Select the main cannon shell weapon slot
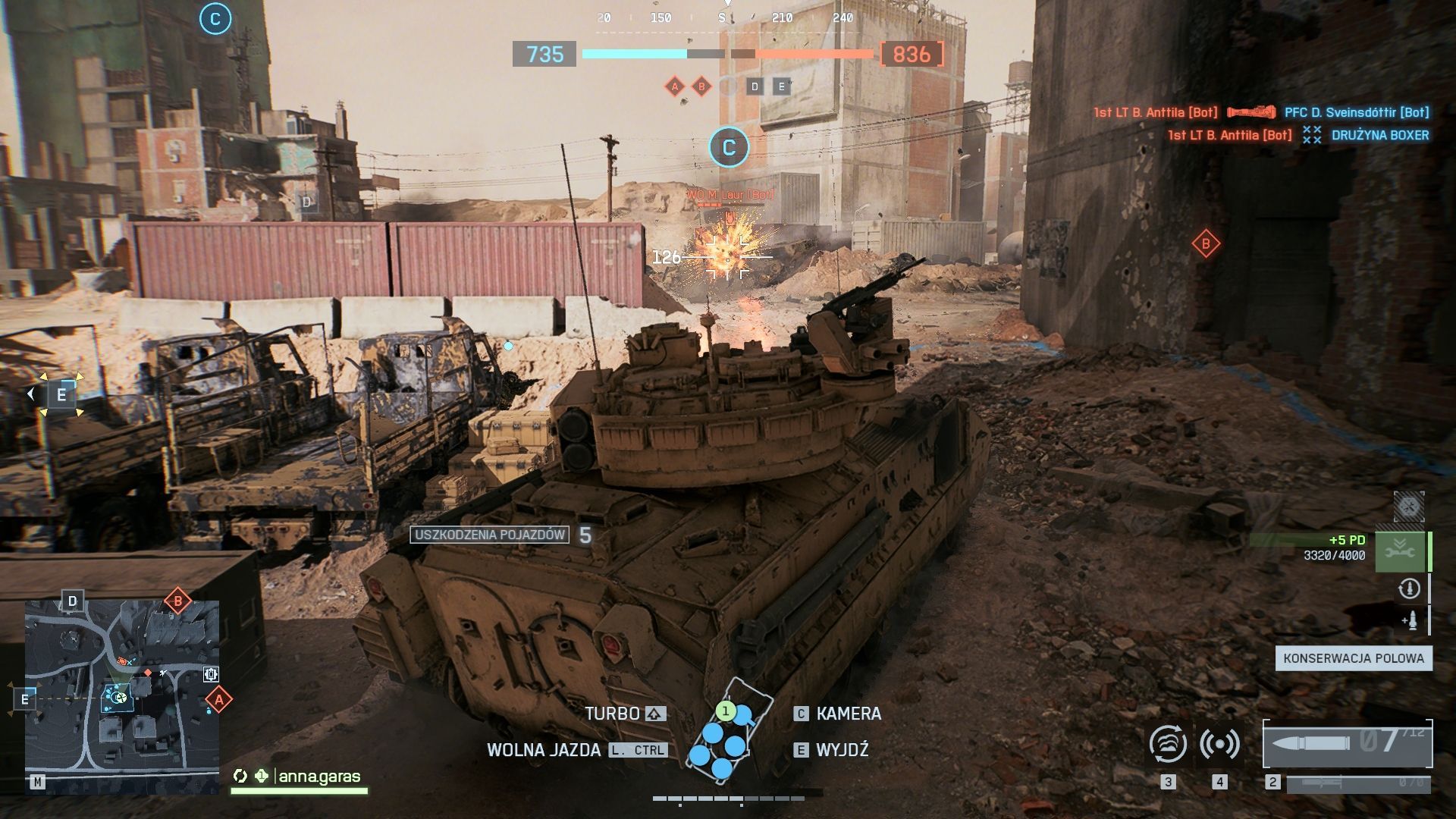The height and width of the screenshot is (819, 1456). [1347, 743]
